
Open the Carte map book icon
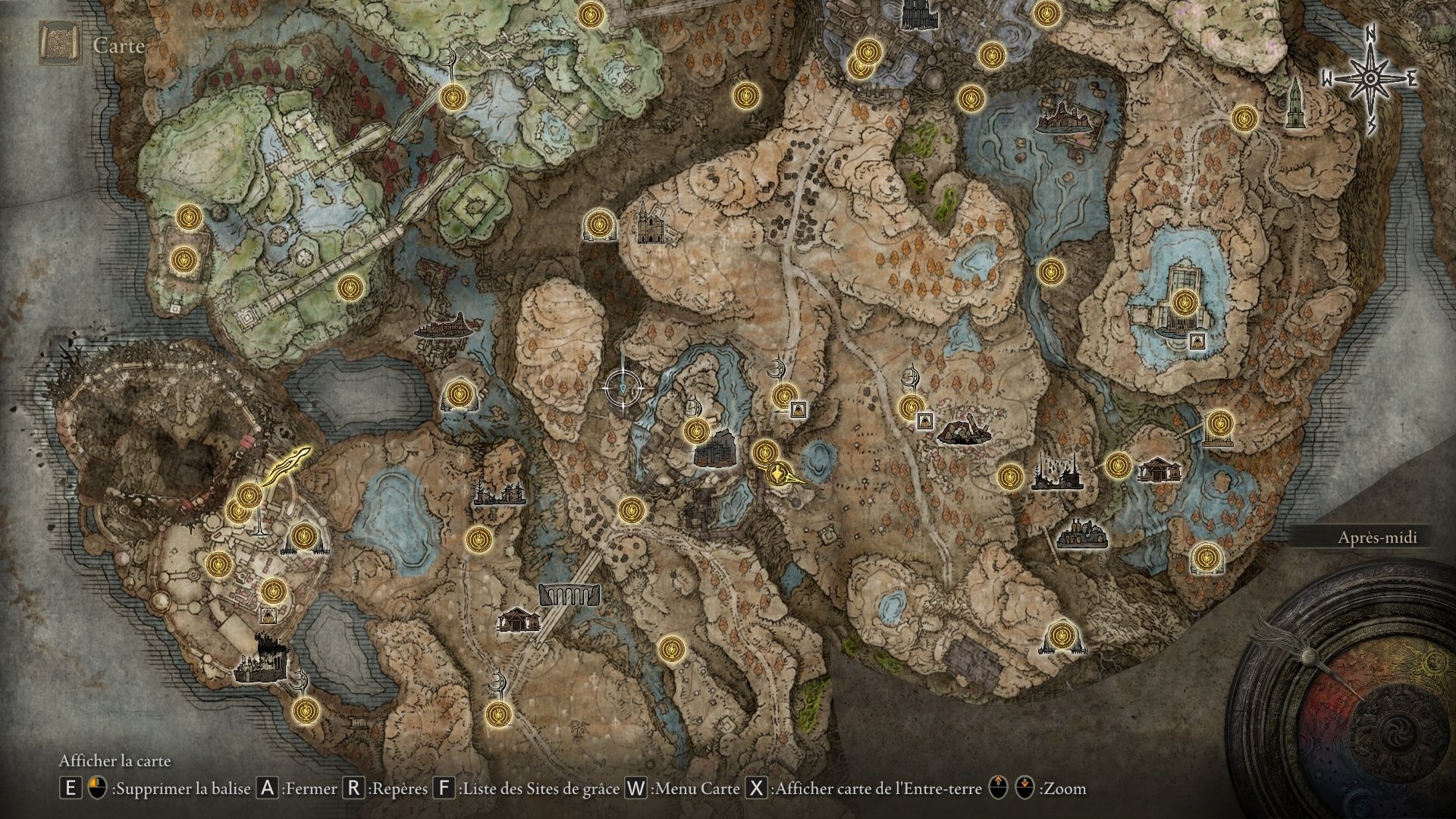[61, 45]
